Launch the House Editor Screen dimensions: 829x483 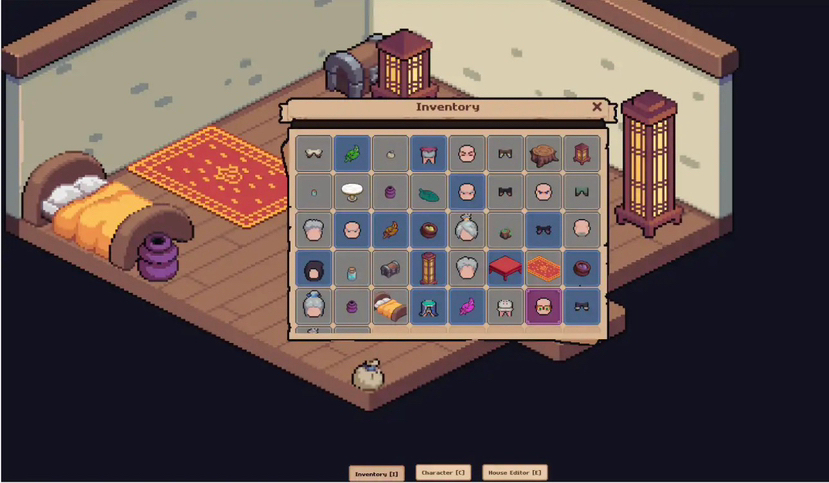click(515, 473)
